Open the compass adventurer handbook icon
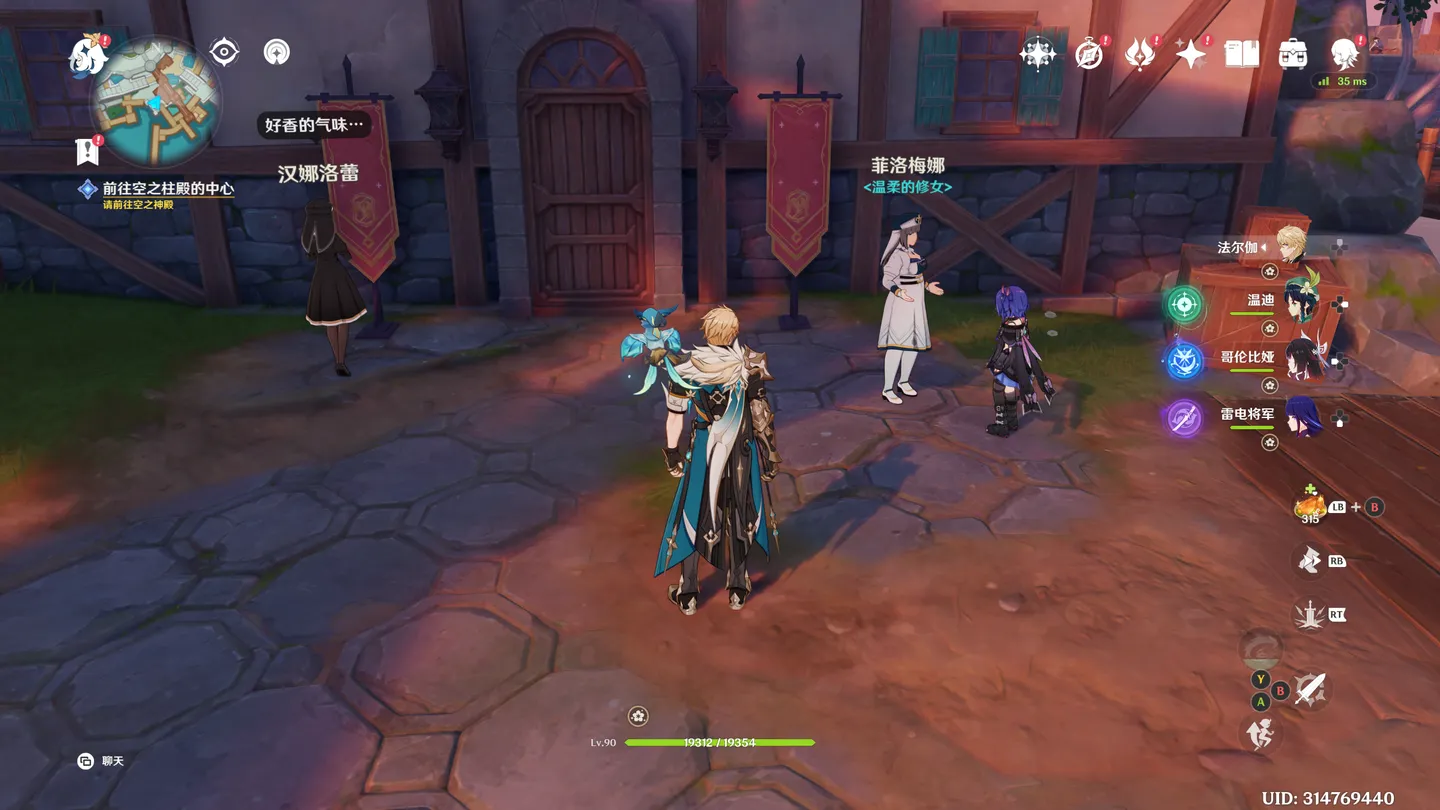The image size is (1440, 810). coord(1089,54)
